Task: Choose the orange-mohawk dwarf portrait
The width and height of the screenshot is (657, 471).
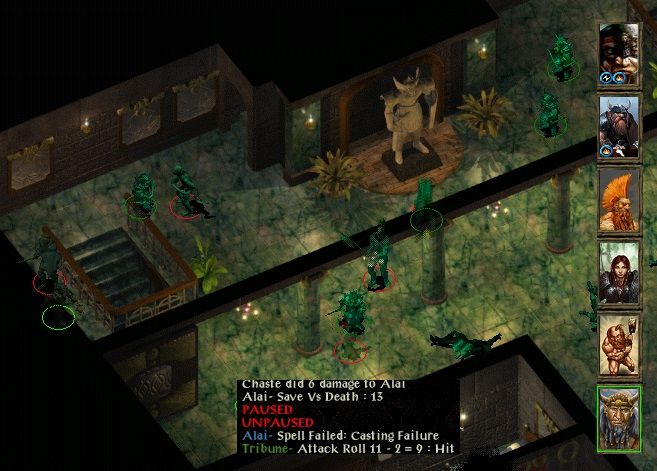Action: [x=619, y=197]
